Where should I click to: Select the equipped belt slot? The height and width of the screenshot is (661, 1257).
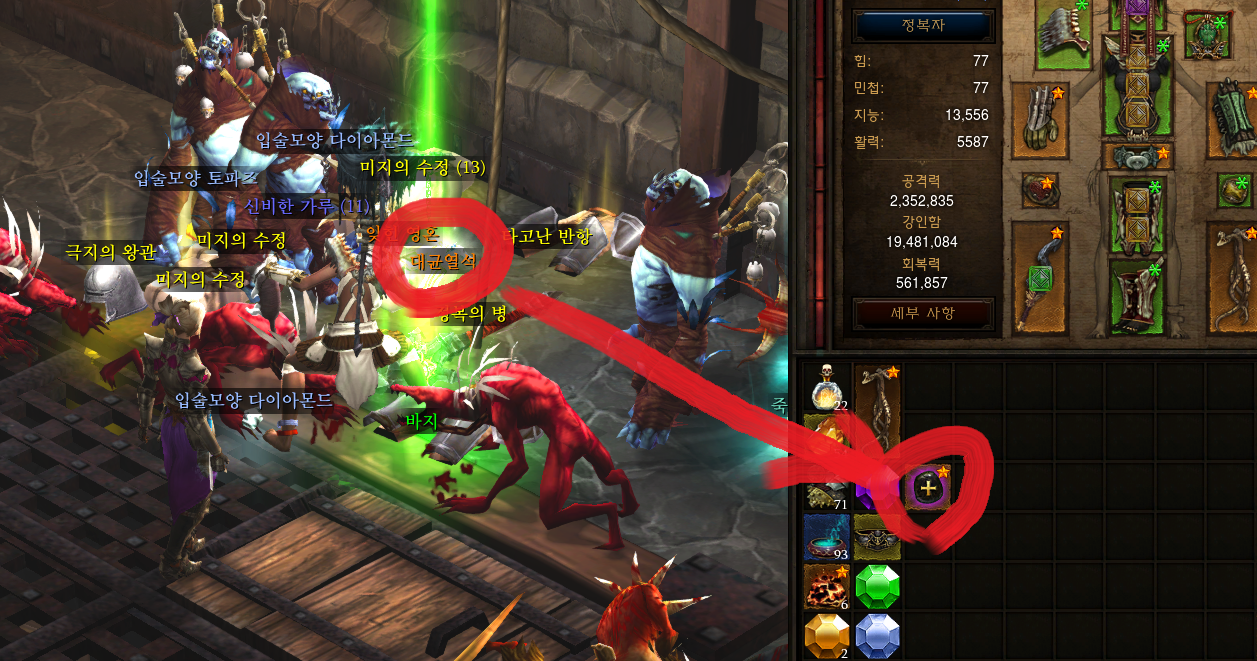(1136, 156)
